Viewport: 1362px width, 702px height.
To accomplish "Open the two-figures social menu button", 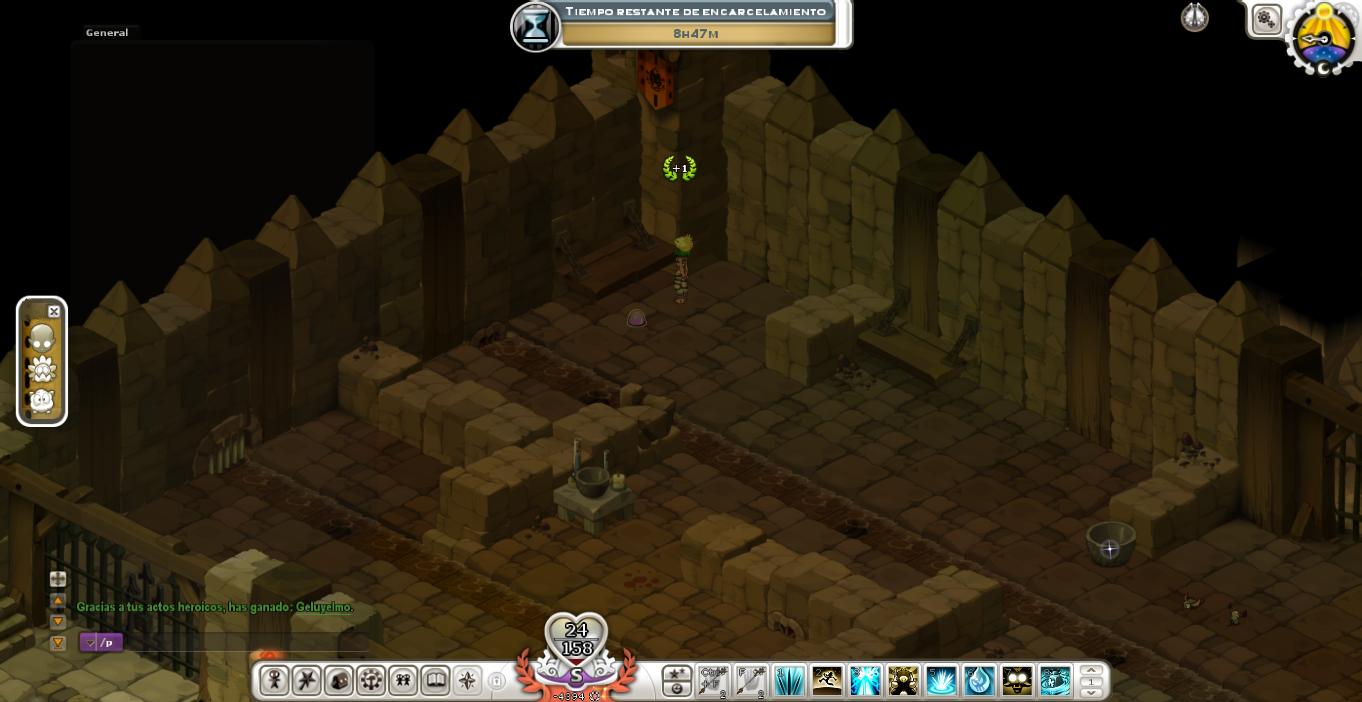I will 403,680.
